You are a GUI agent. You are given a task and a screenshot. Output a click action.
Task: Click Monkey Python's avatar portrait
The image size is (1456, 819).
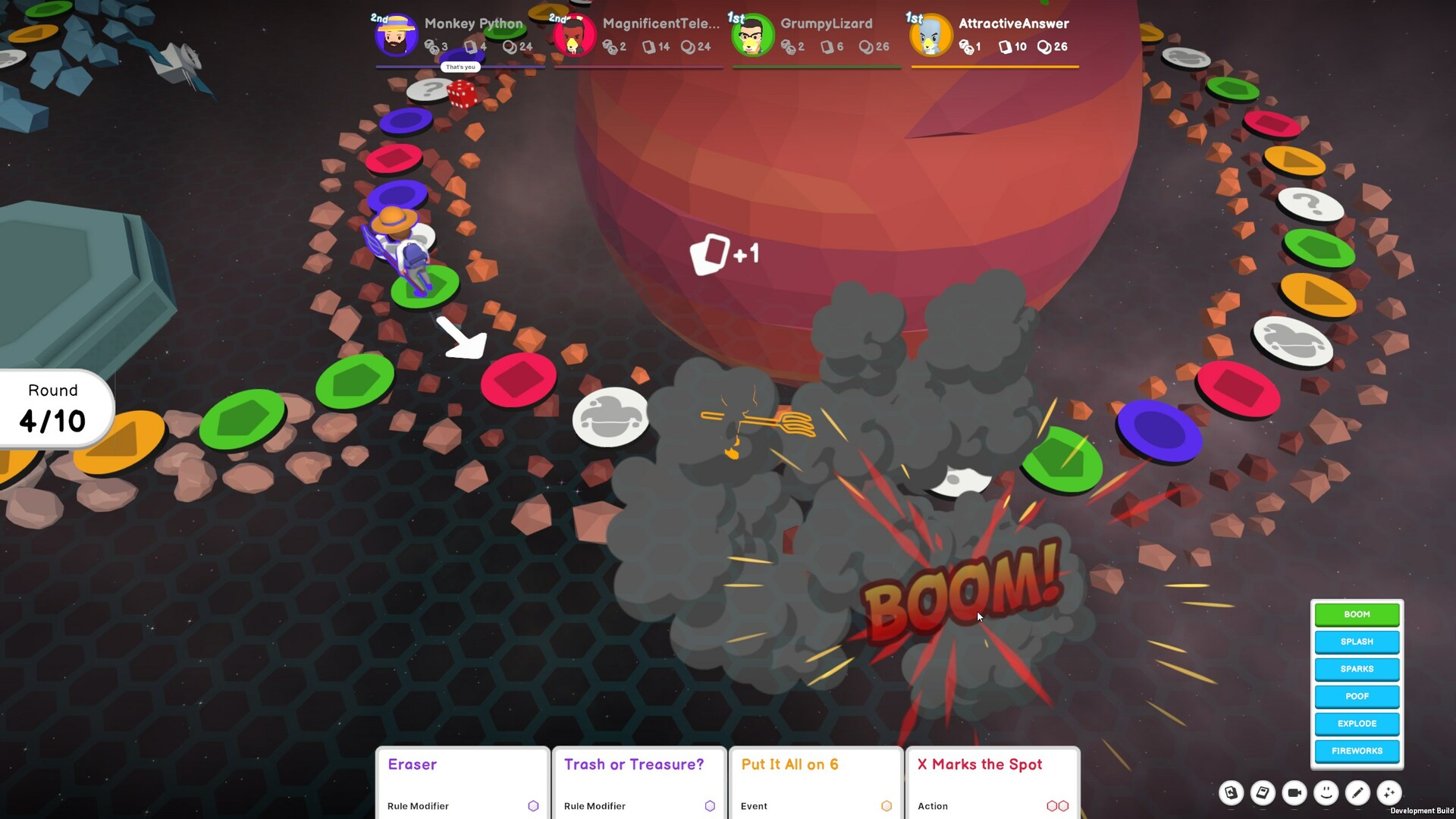tap(394, 34)
